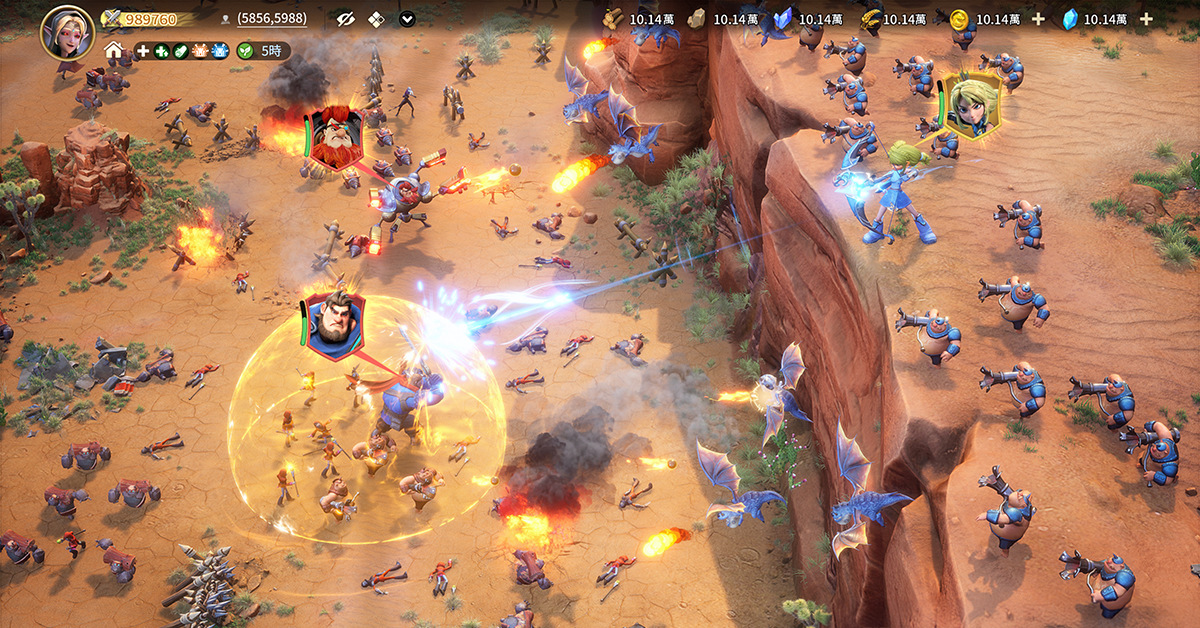Add more gold coins with plus button
Screen dimensions: 1200x628
pos(1037,19)
